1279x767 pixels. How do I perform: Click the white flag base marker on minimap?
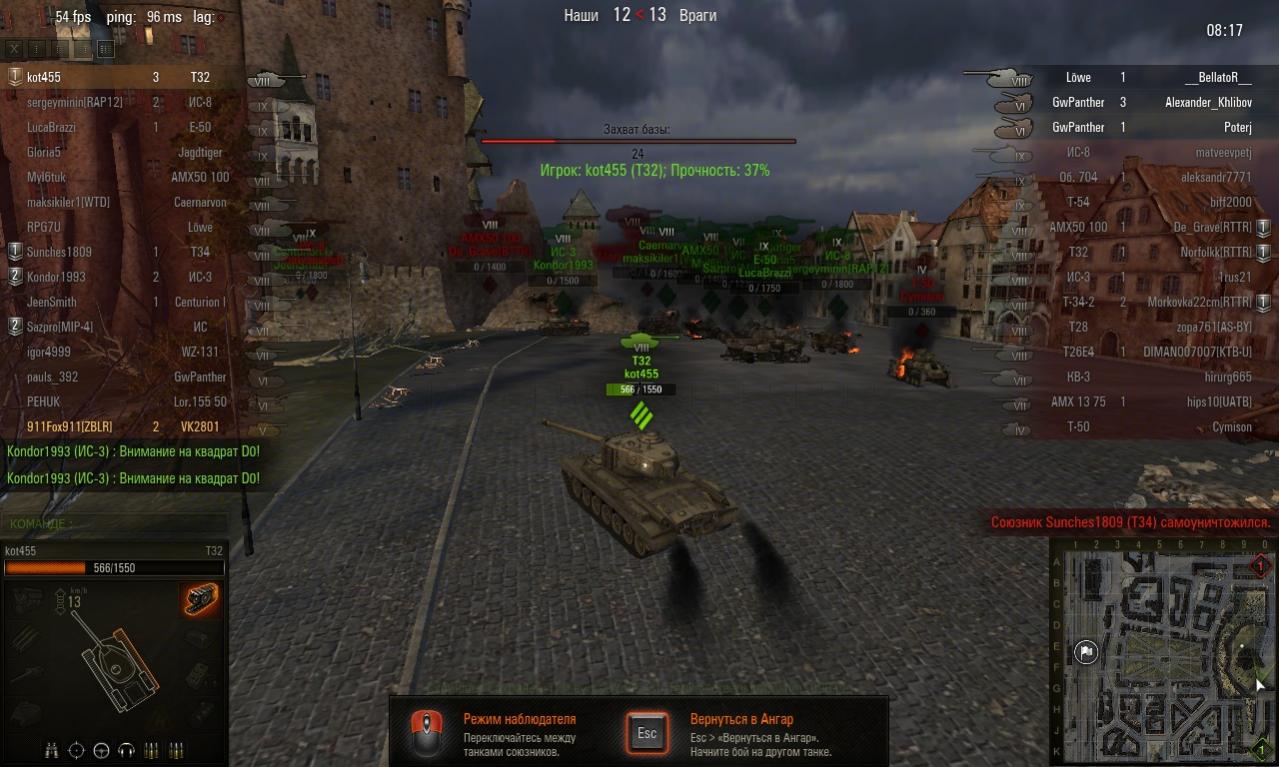coord(1086,653)
